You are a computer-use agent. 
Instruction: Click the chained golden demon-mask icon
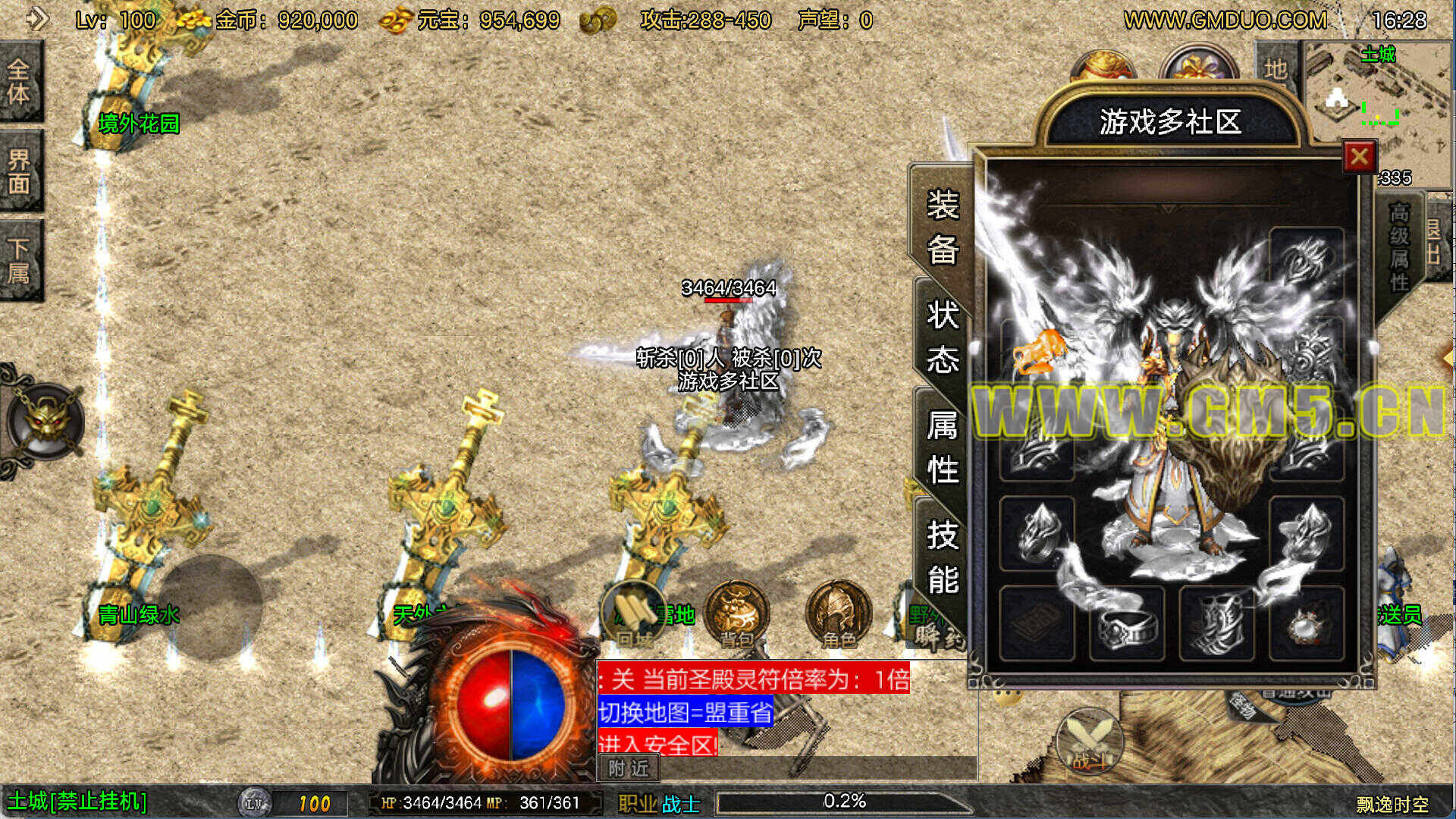point(44,422)
